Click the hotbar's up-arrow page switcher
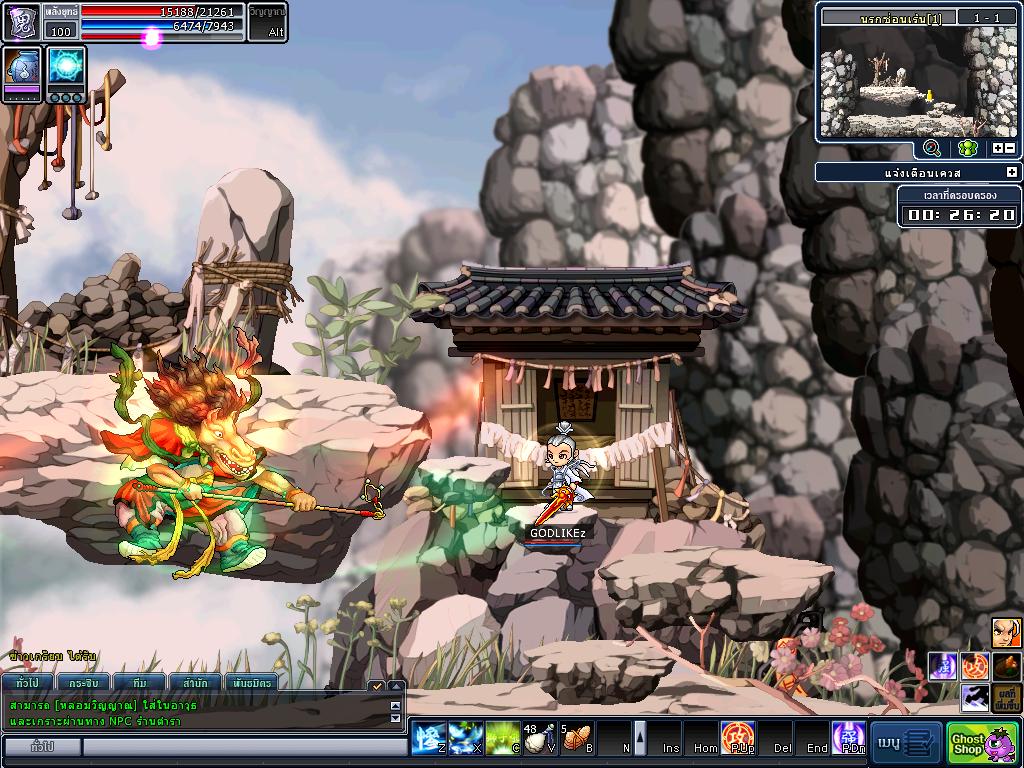1024x768 pixels. 640,738
